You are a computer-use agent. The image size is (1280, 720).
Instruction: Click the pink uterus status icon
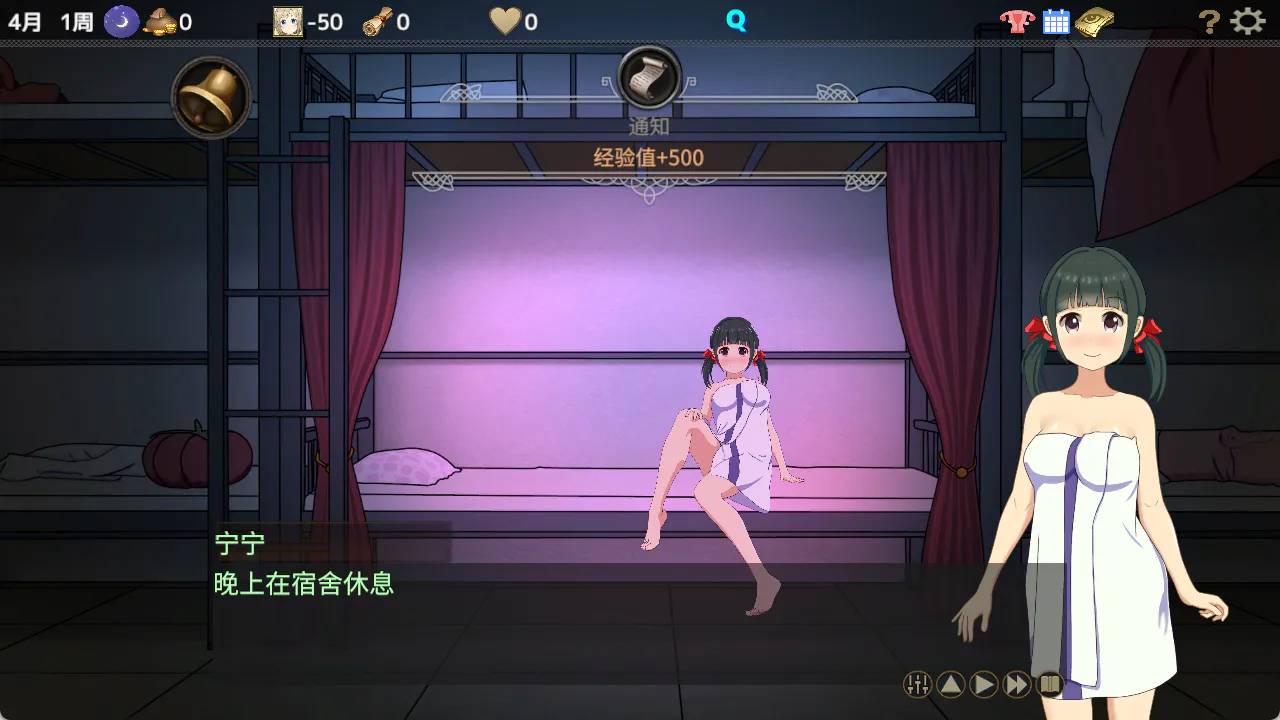(1017, 21)
